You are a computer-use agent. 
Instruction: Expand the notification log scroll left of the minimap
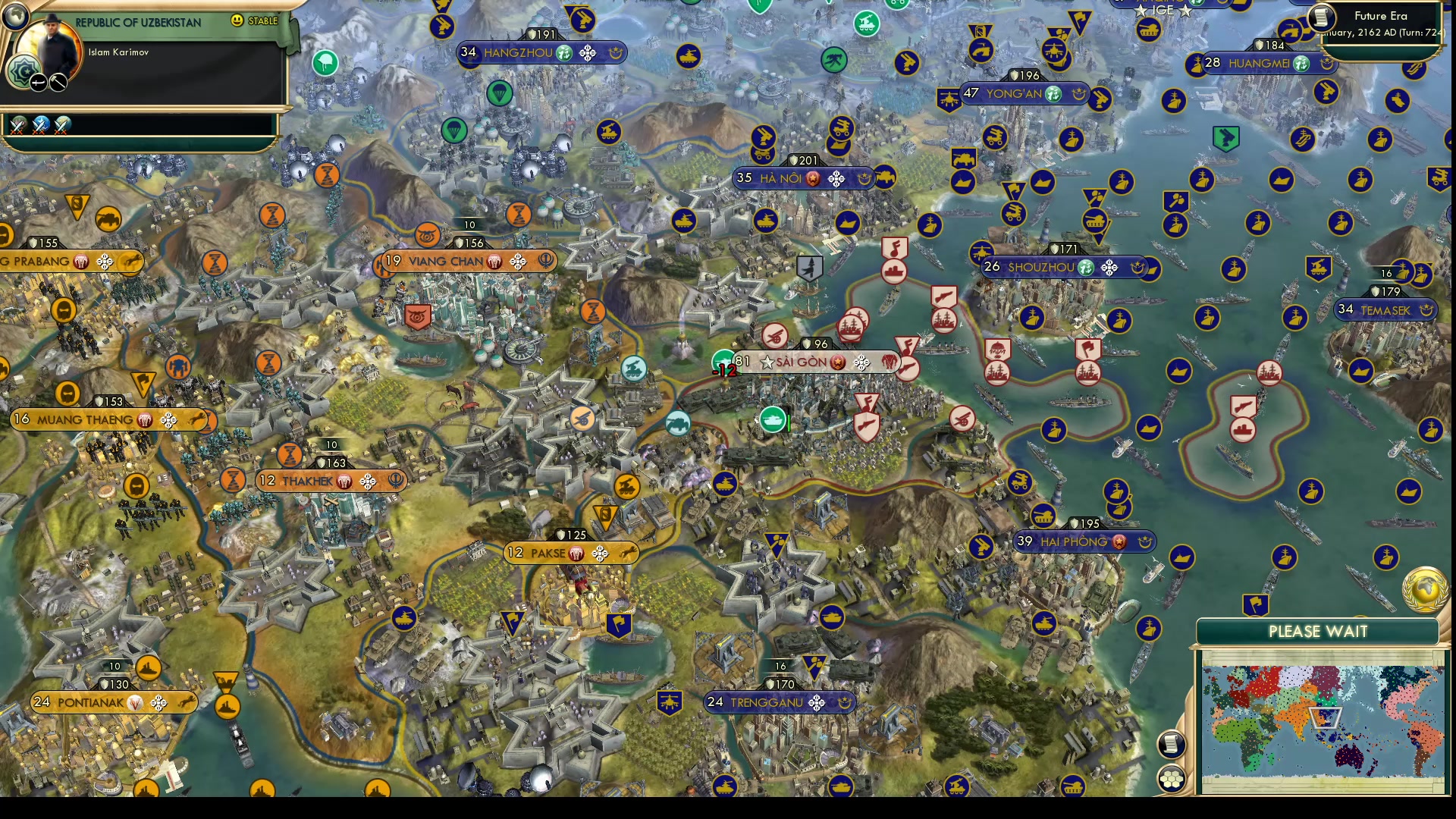tap(1171, 744)
